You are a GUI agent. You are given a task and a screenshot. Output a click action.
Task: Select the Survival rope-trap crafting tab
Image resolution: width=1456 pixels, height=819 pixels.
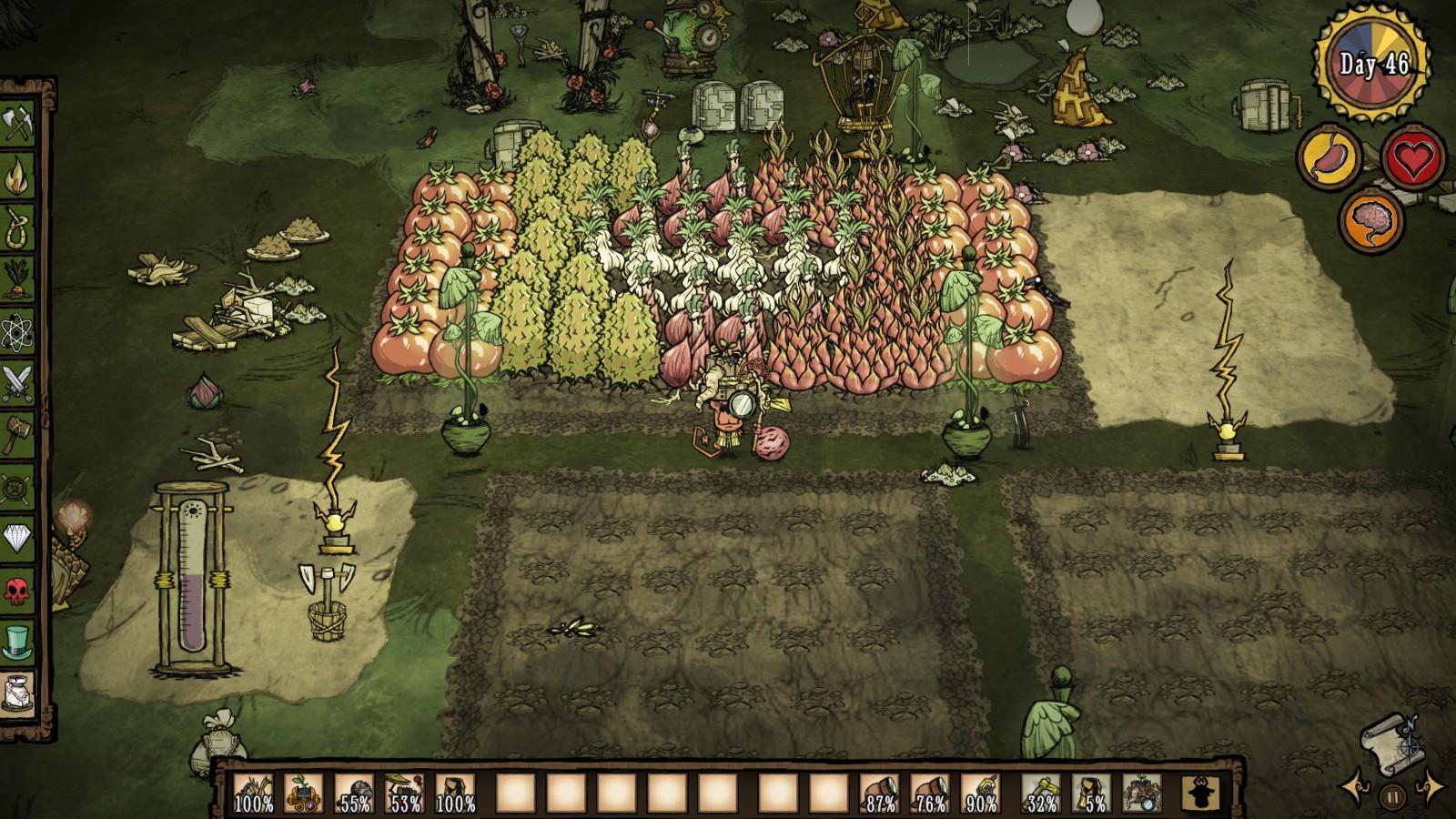[x=18, y=227]
